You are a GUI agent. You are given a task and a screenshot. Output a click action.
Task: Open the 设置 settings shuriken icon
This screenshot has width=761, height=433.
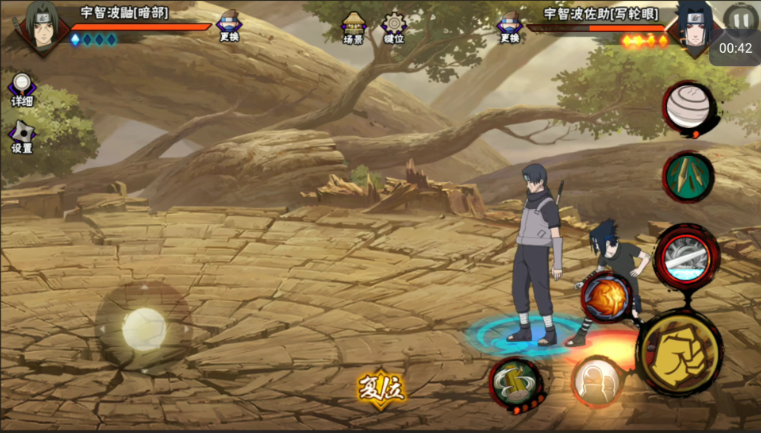21,136
